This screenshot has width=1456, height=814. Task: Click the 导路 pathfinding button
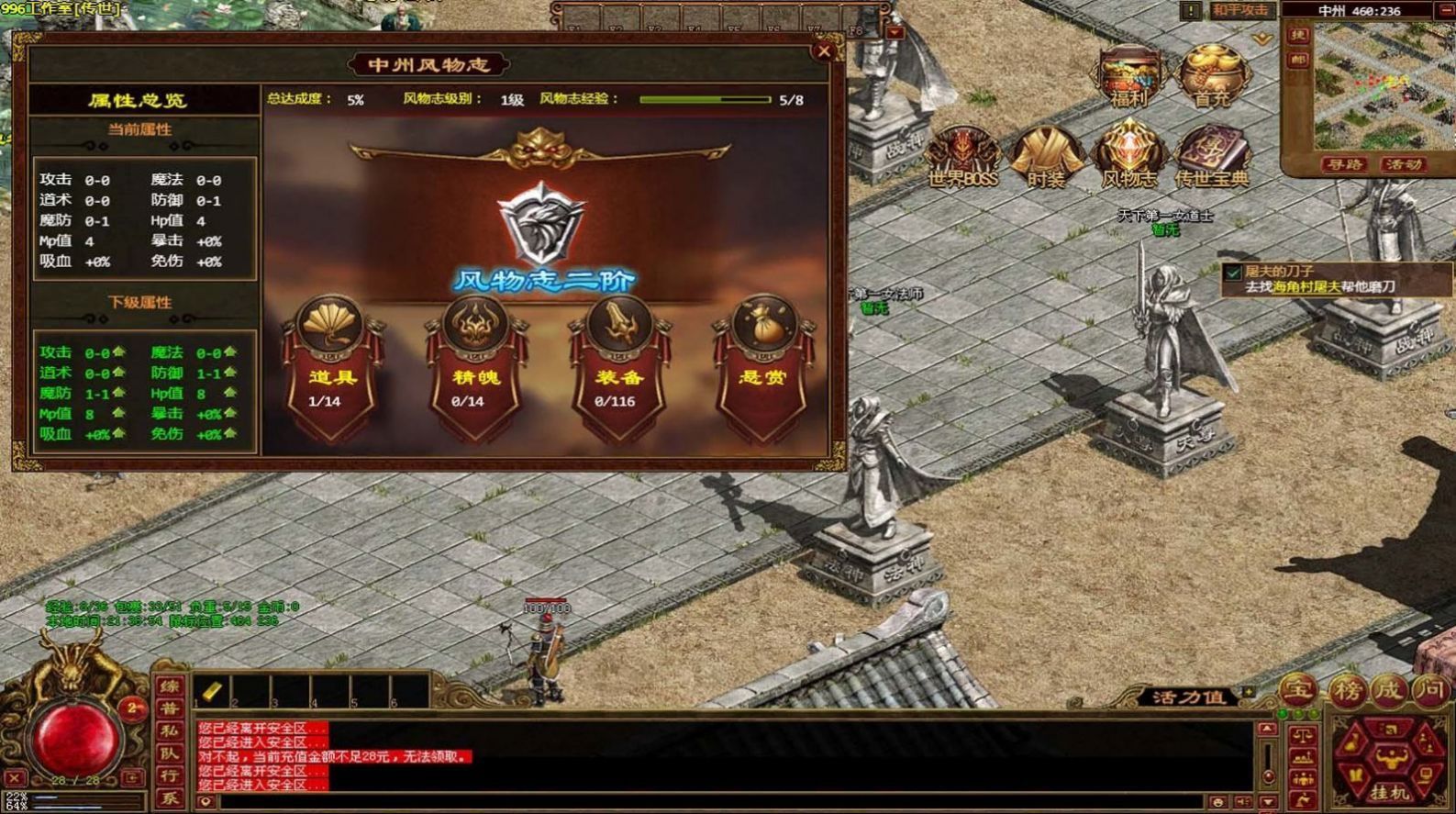1344,165
